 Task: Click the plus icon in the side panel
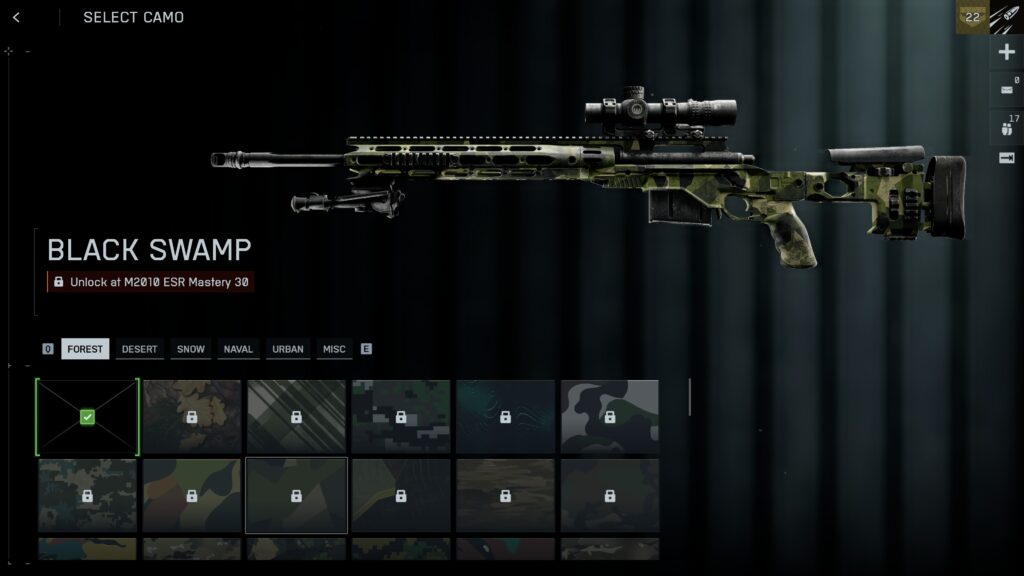(1006, 53)
